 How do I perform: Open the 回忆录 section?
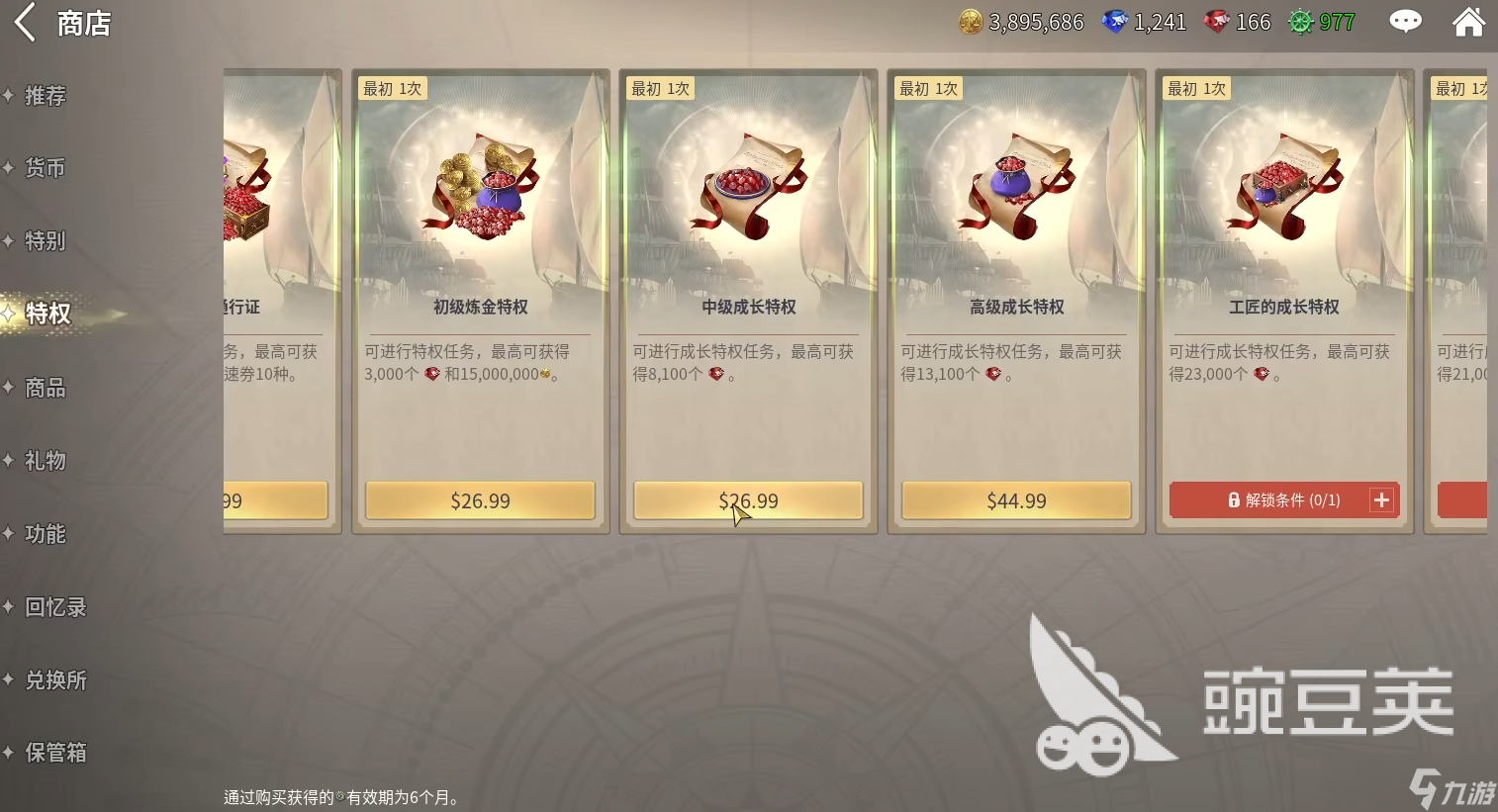53,606
